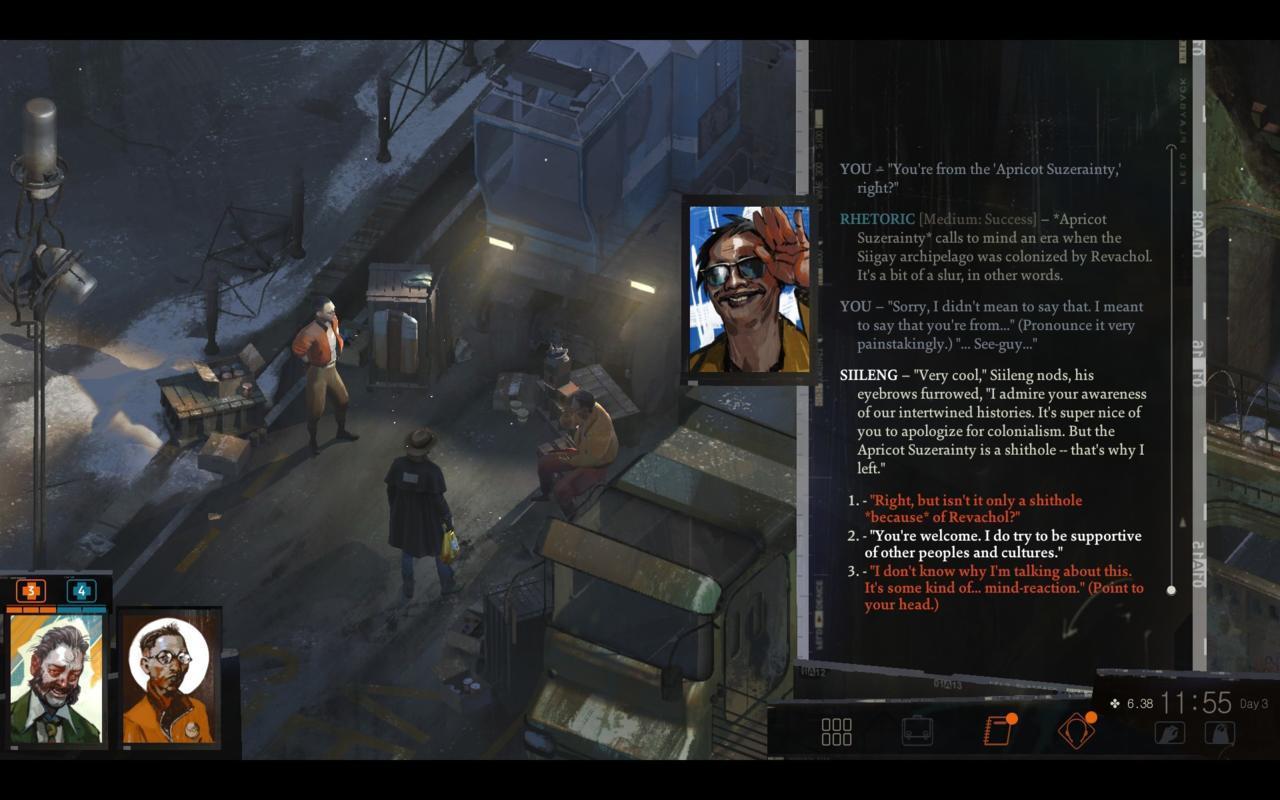Open the orange journal notebook
The width and height of the screenshot is (1280, 800).
tap(997, 731)
